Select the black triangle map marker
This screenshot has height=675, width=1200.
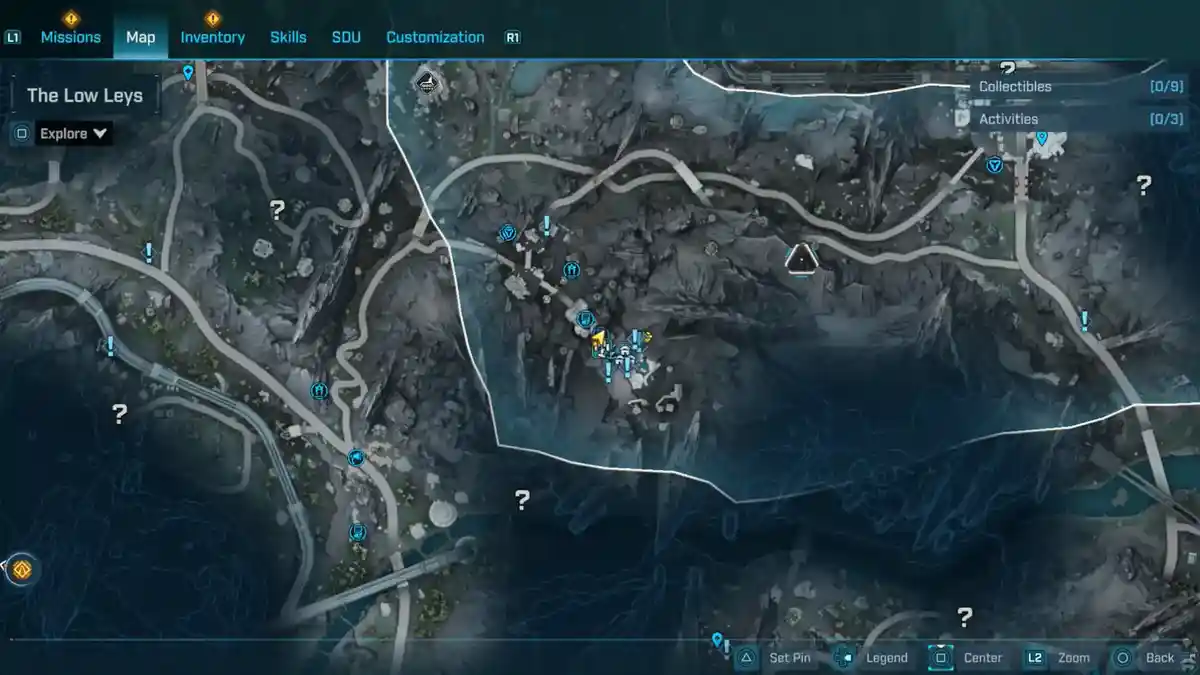tap(801, 259)
